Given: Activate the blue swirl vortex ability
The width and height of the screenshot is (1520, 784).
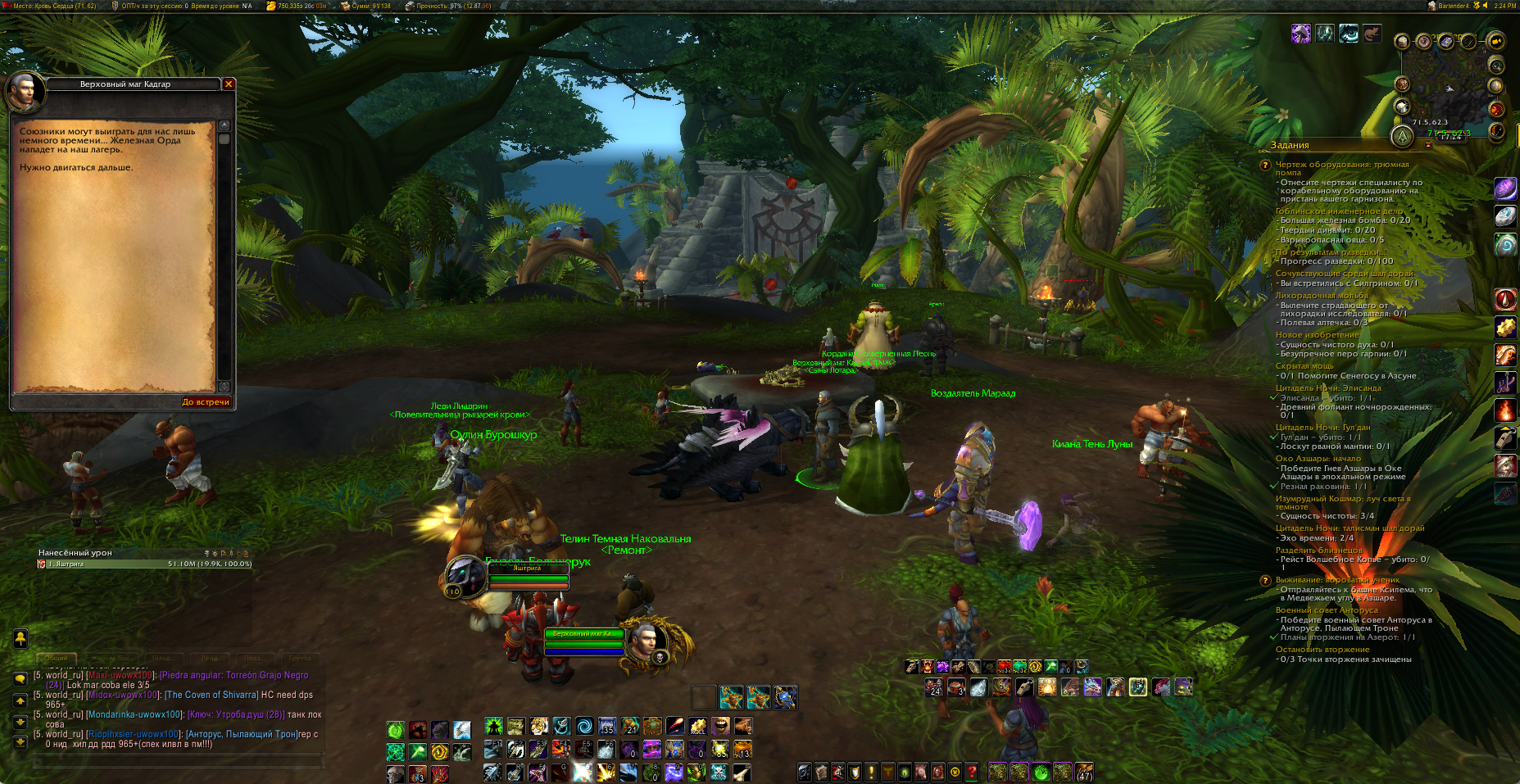Looking at the screenshot, I should click(584, 727).
